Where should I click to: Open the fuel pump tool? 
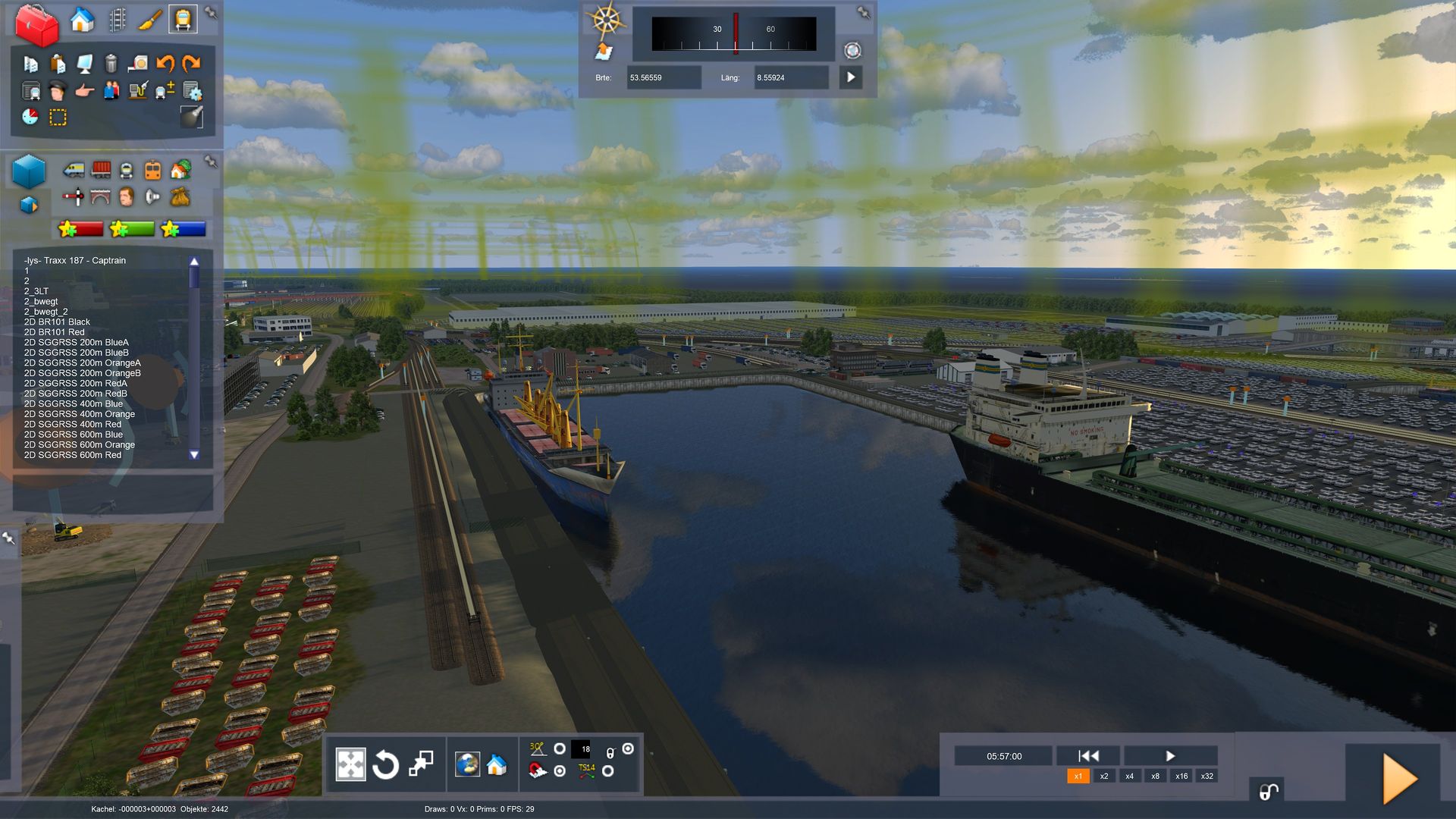[x=137, y=92]
